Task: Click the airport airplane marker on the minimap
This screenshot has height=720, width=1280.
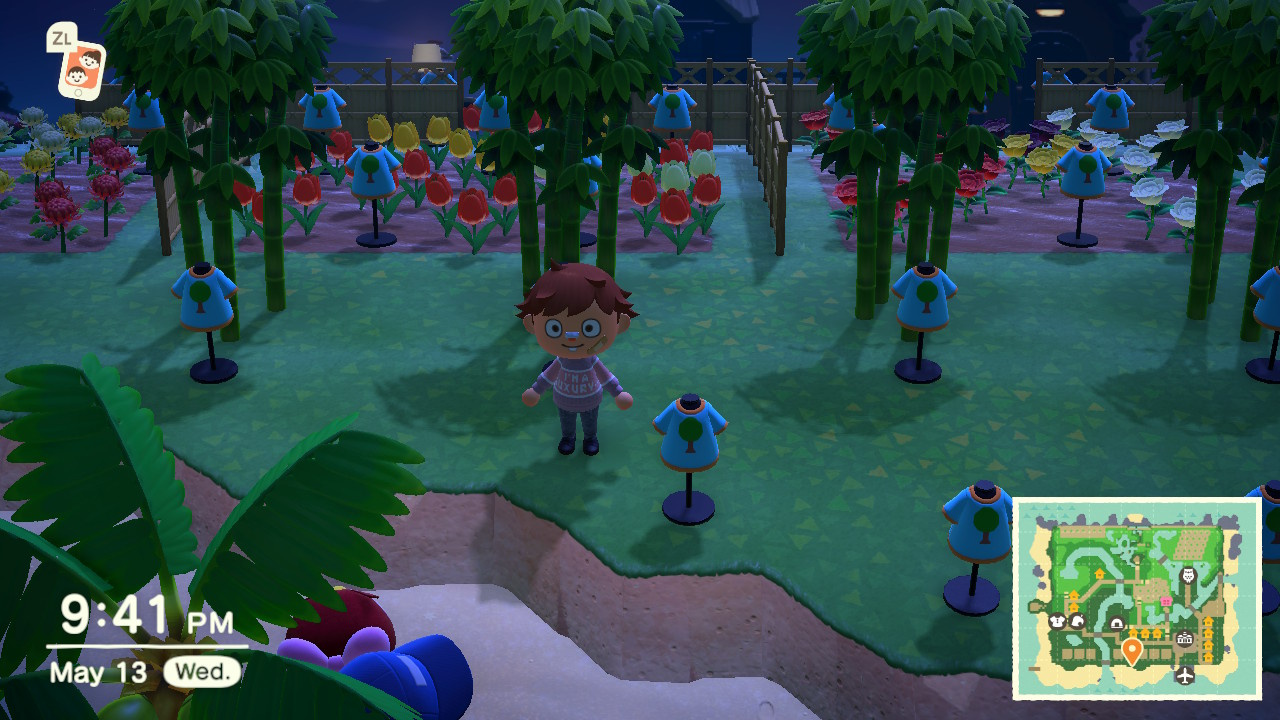Action: [1185, 675]
